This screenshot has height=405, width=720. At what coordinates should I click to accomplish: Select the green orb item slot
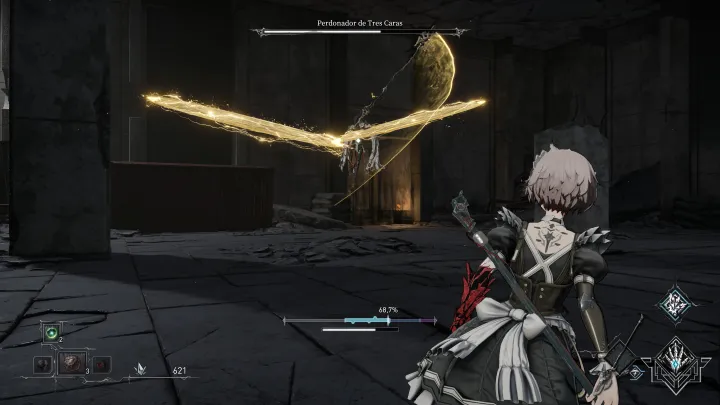pyautogui.click(x=50, y=333)
